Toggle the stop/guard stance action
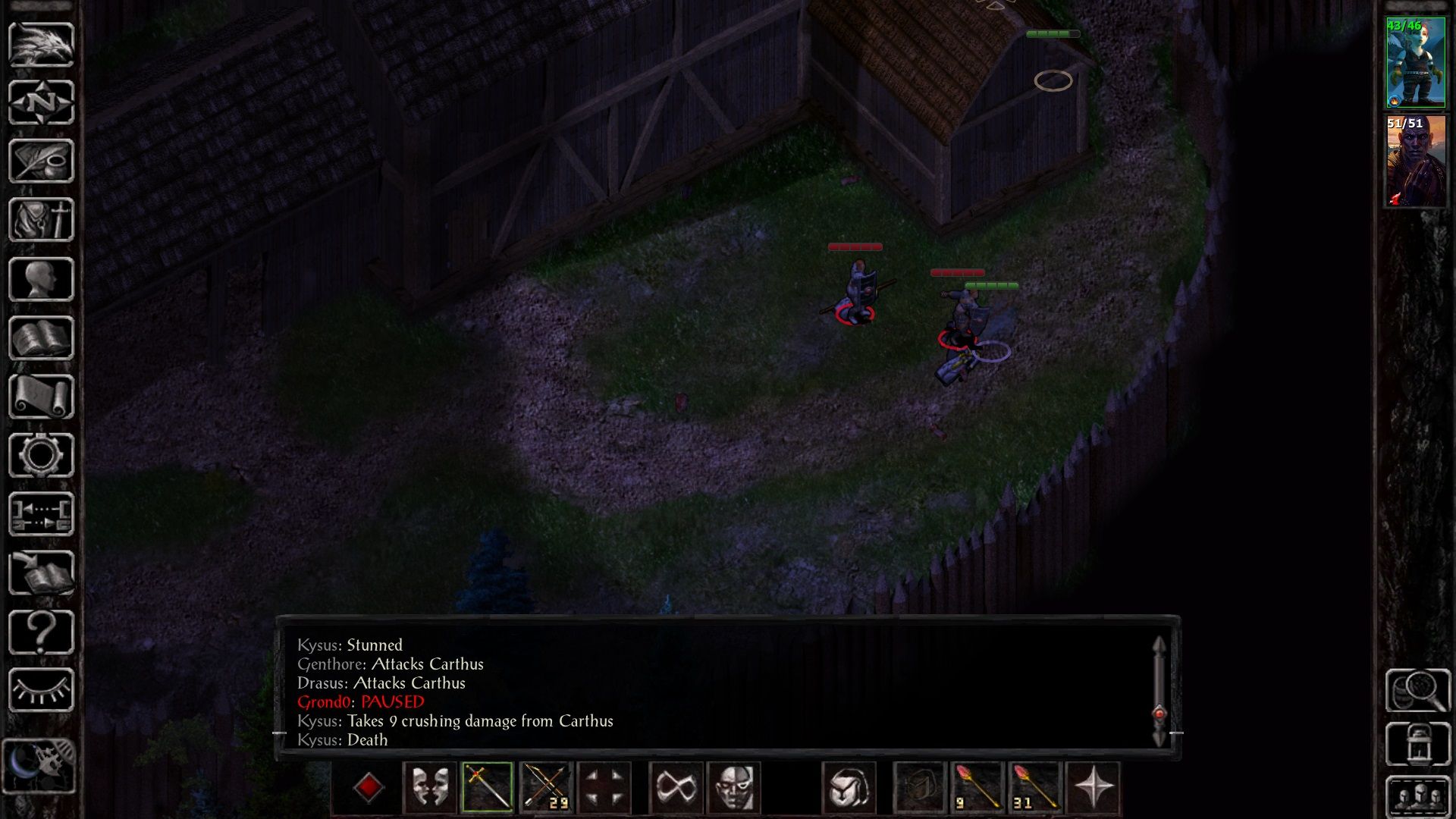The height and width of the screenshot is (819, 1456). [x=604, y=789]
